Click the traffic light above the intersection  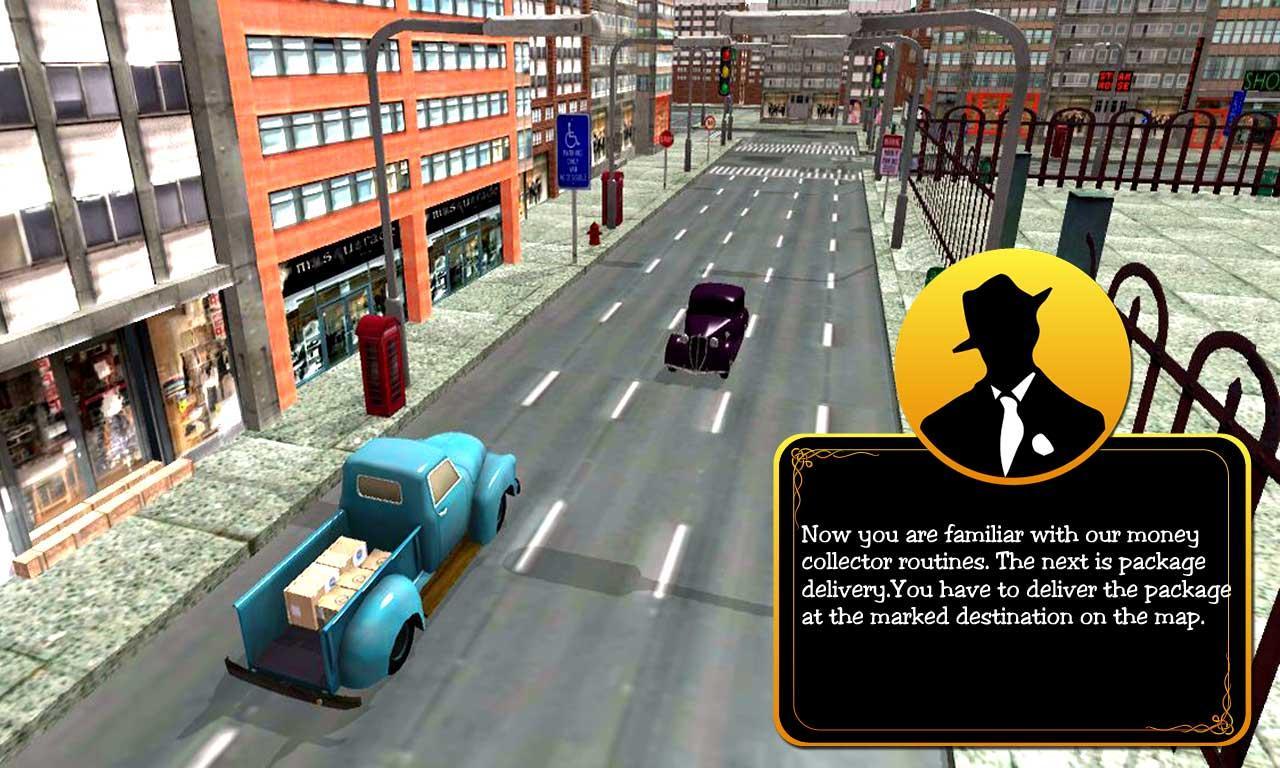pyautogui.click(x=728, y=70)
